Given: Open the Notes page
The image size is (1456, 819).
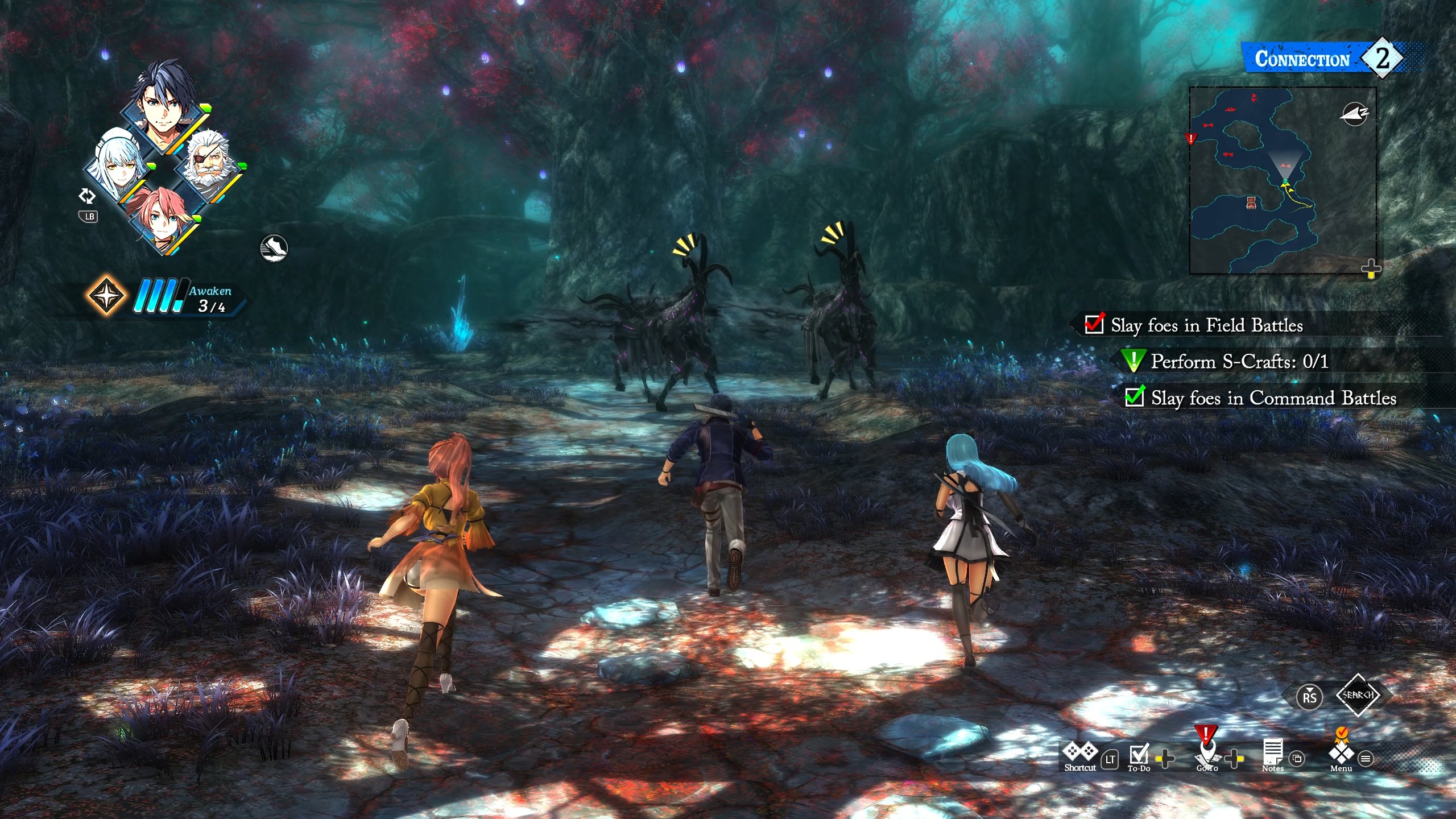Looking at the screenshot, I should click(1272, 755).
